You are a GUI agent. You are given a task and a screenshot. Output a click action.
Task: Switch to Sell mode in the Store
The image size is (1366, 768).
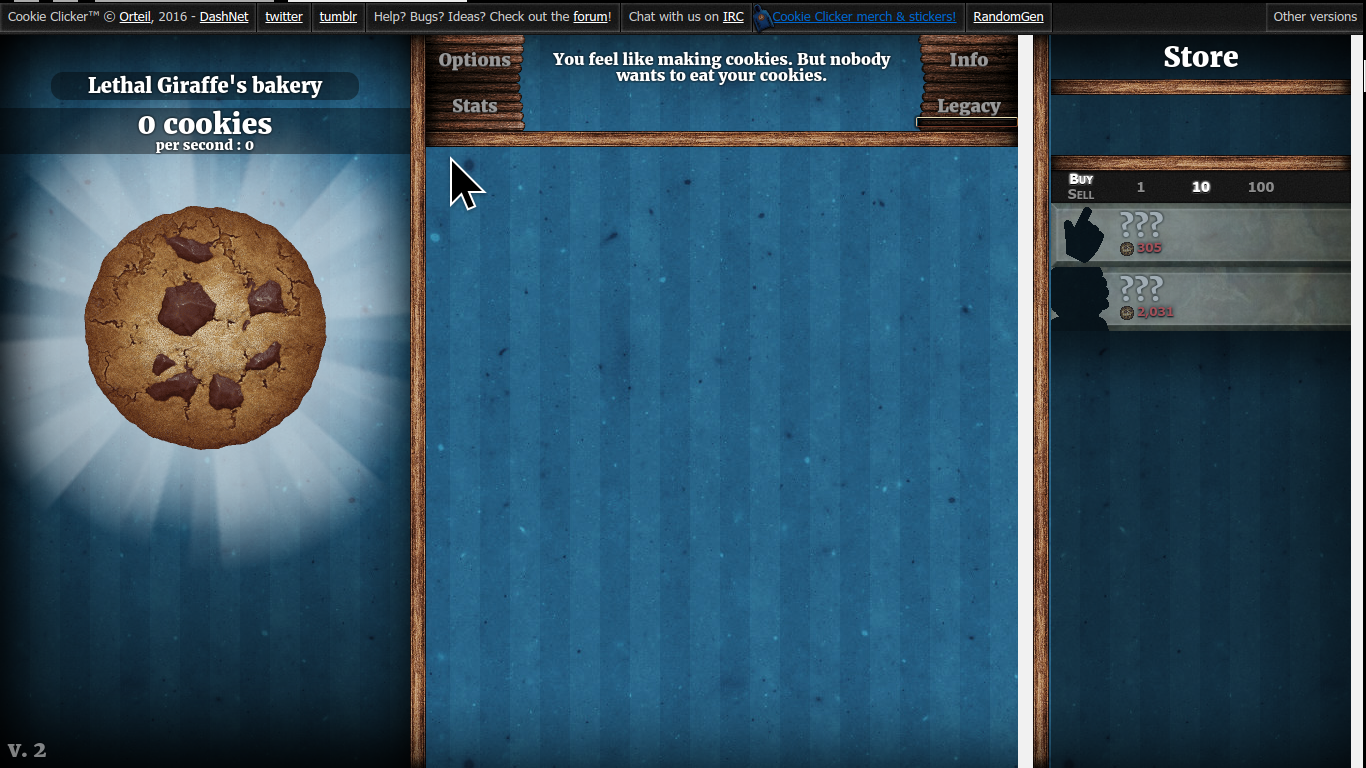coord(1080,194)
